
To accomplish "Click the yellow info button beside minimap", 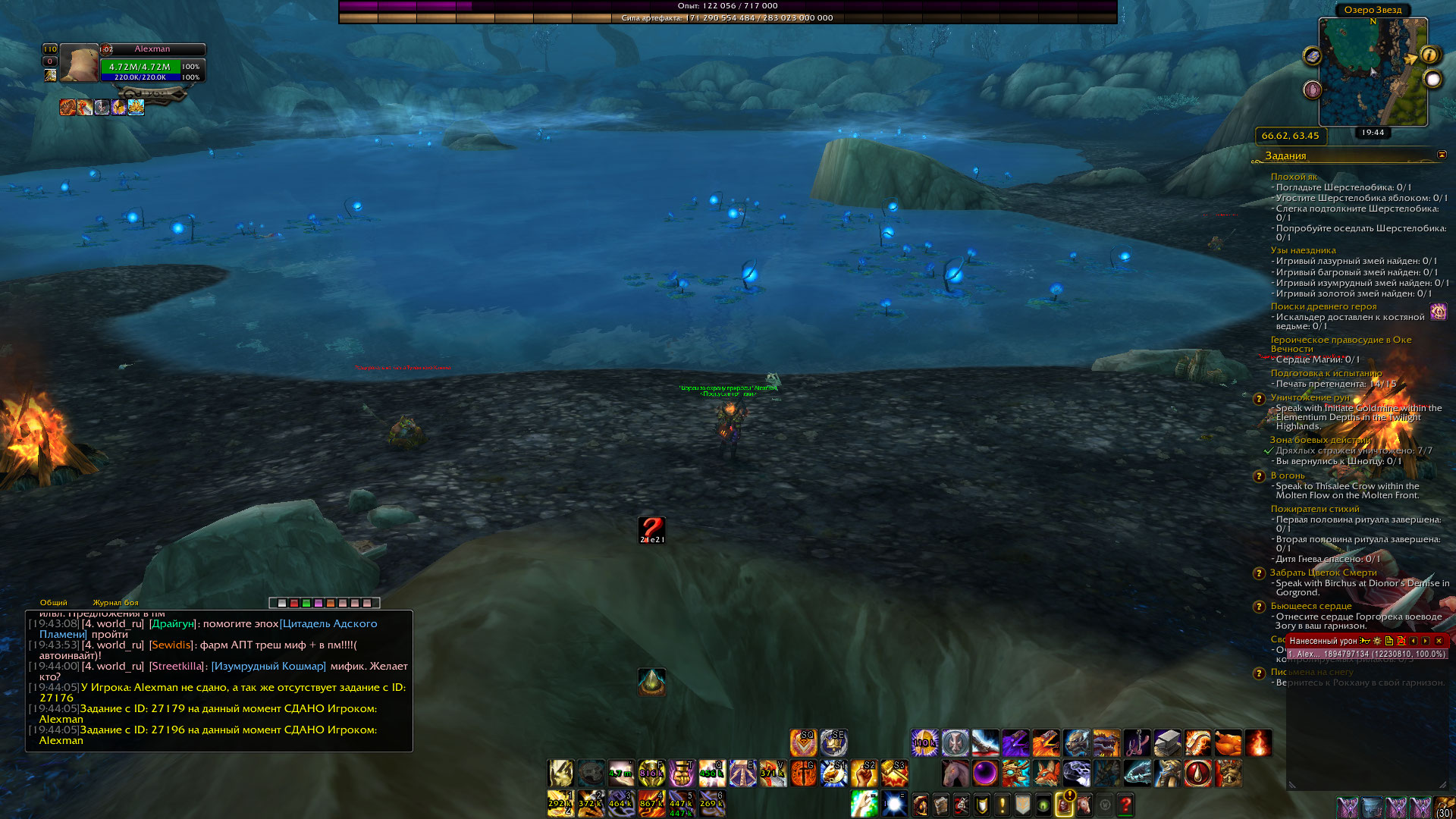I will (1429, 55).
